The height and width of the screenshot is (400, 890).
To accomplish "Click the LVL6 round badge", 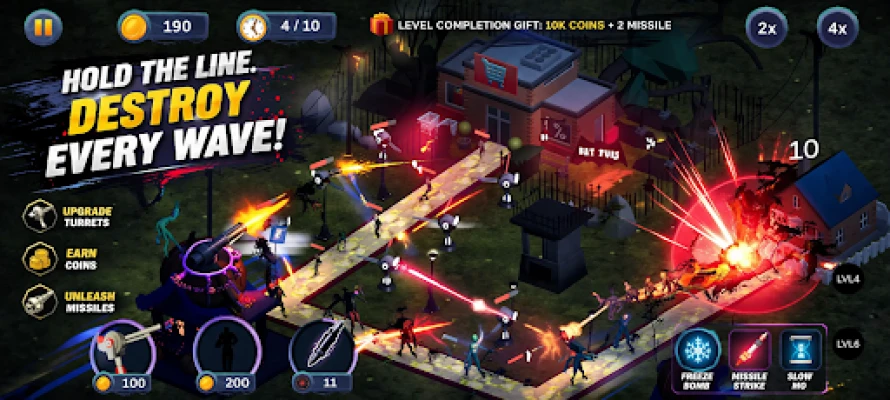I will coord(849,343).
